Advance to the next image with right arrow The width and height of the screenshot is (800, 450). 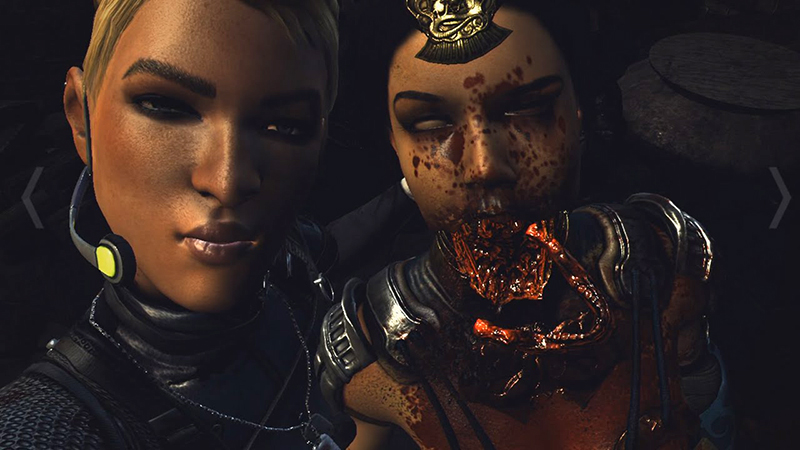click(779, 197)
